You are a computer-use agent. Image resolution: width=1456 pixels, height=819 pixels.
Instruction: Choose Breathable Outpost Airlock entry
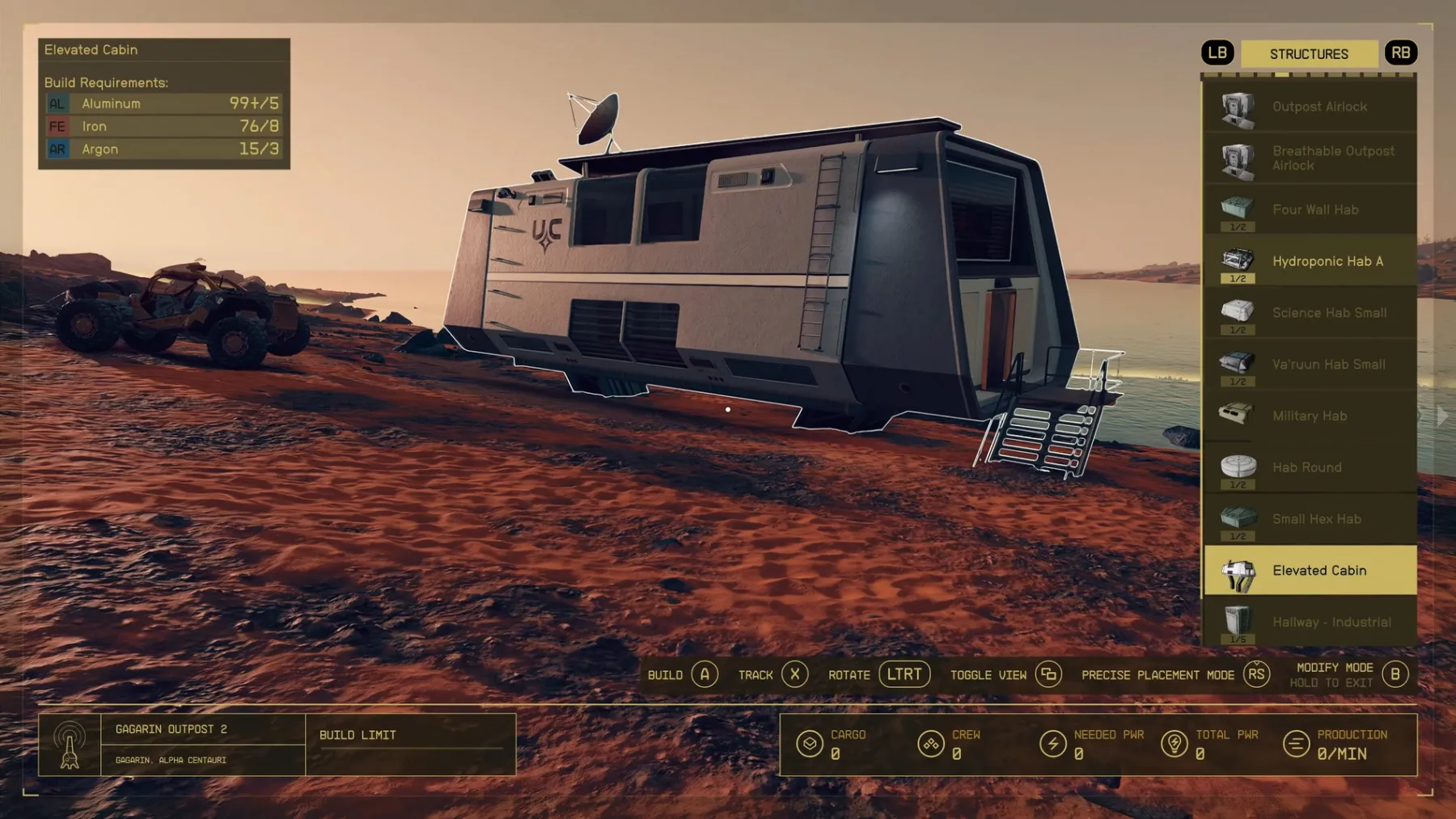pos(1310,158)
